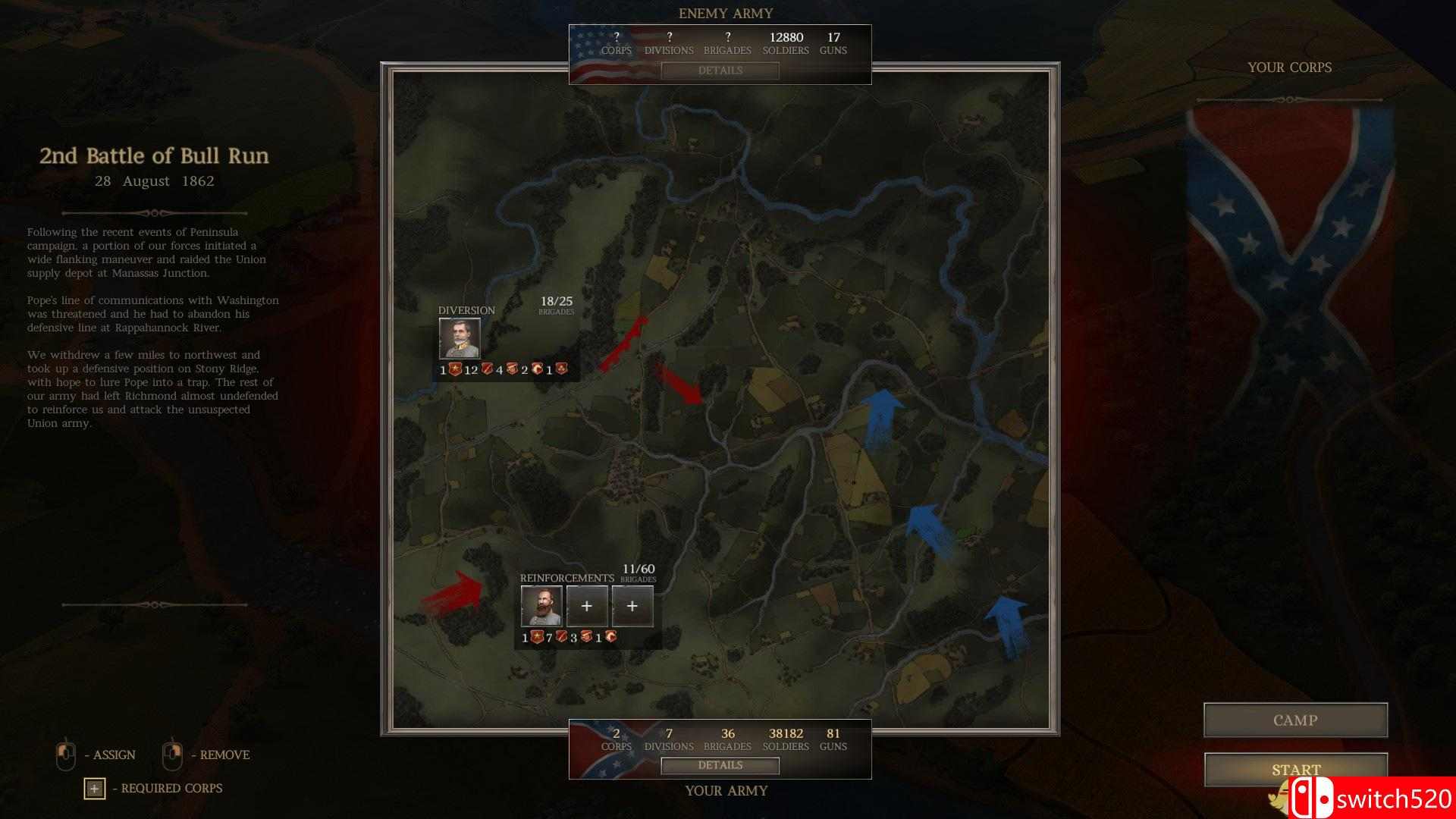This screenshot has height=819, width=1456.
Task: Click the right-mouse Remove legend icon
Action: coord(171,754)
